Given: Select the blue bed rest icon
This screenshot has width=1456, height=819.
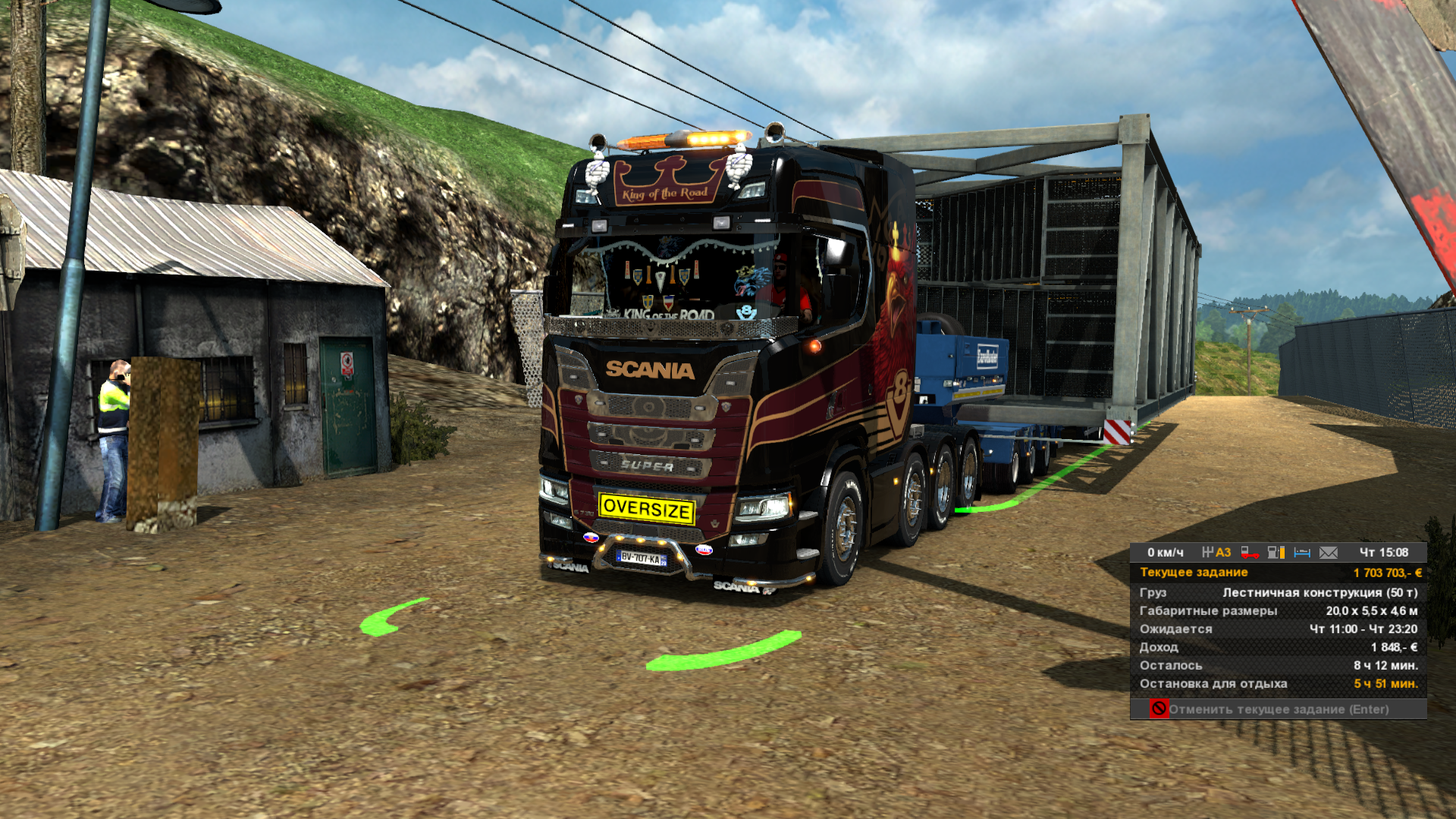Looking at the screenshot, I should tap(1302, 553).
